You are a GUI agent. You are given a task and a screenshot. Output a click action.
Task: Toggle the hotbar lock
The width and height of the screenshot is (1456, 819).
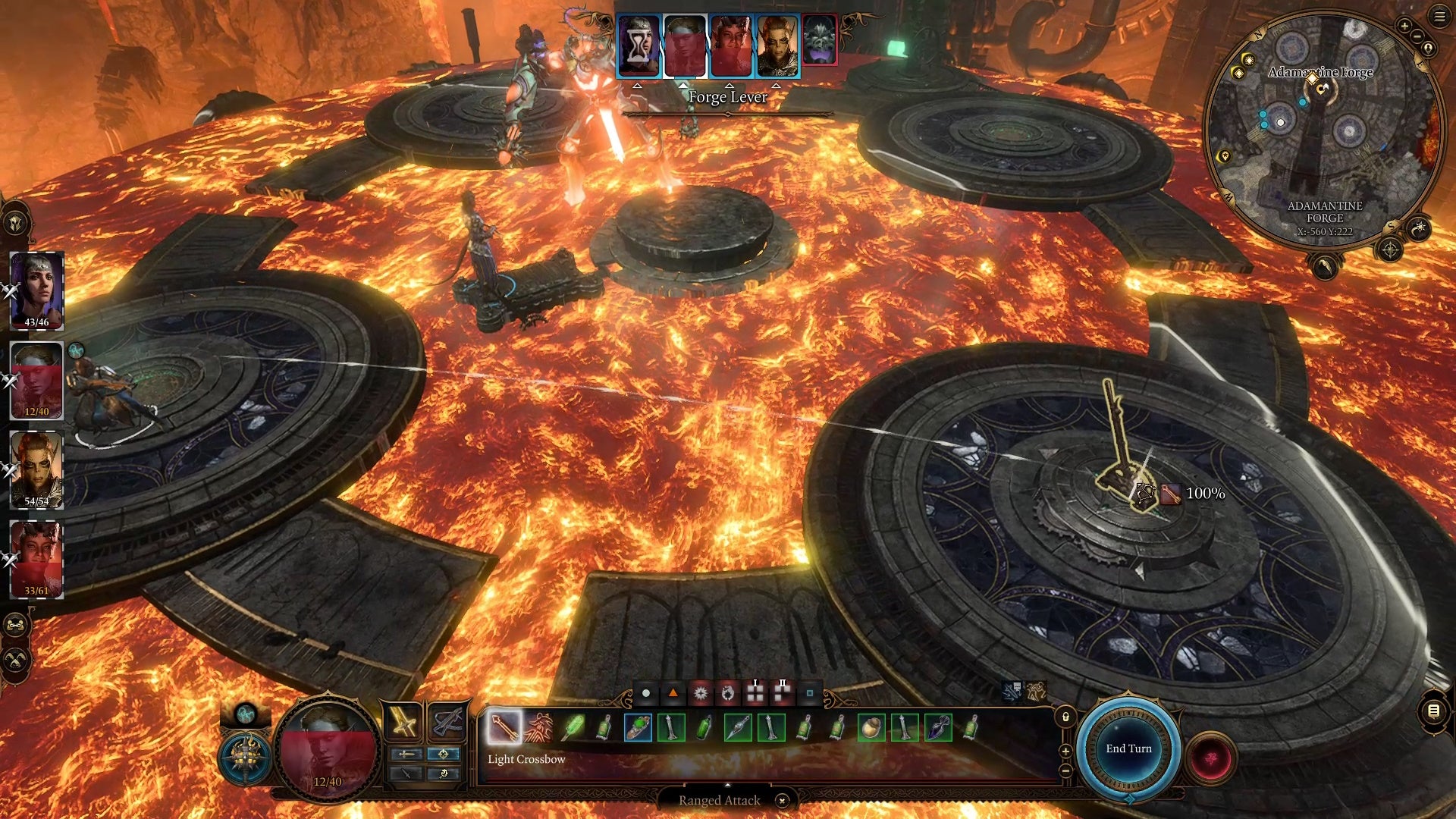pos(1065,717)
